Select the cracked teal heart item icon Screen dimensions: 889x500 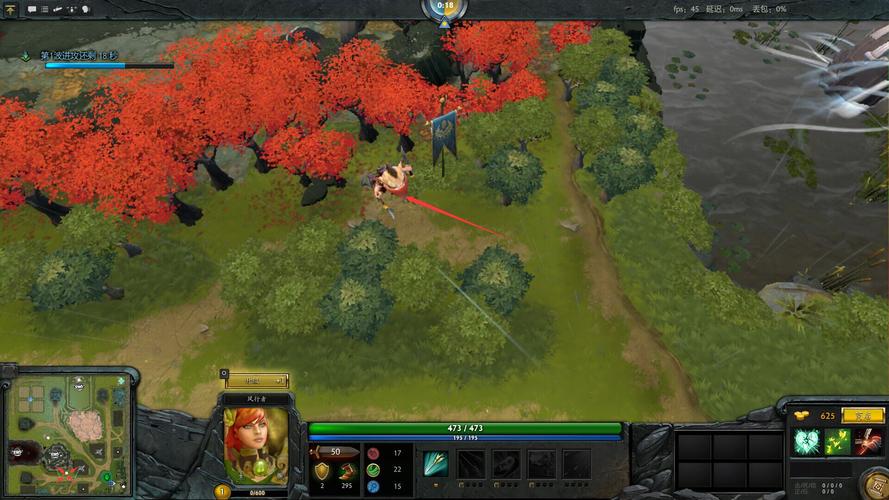coord(806,441)
